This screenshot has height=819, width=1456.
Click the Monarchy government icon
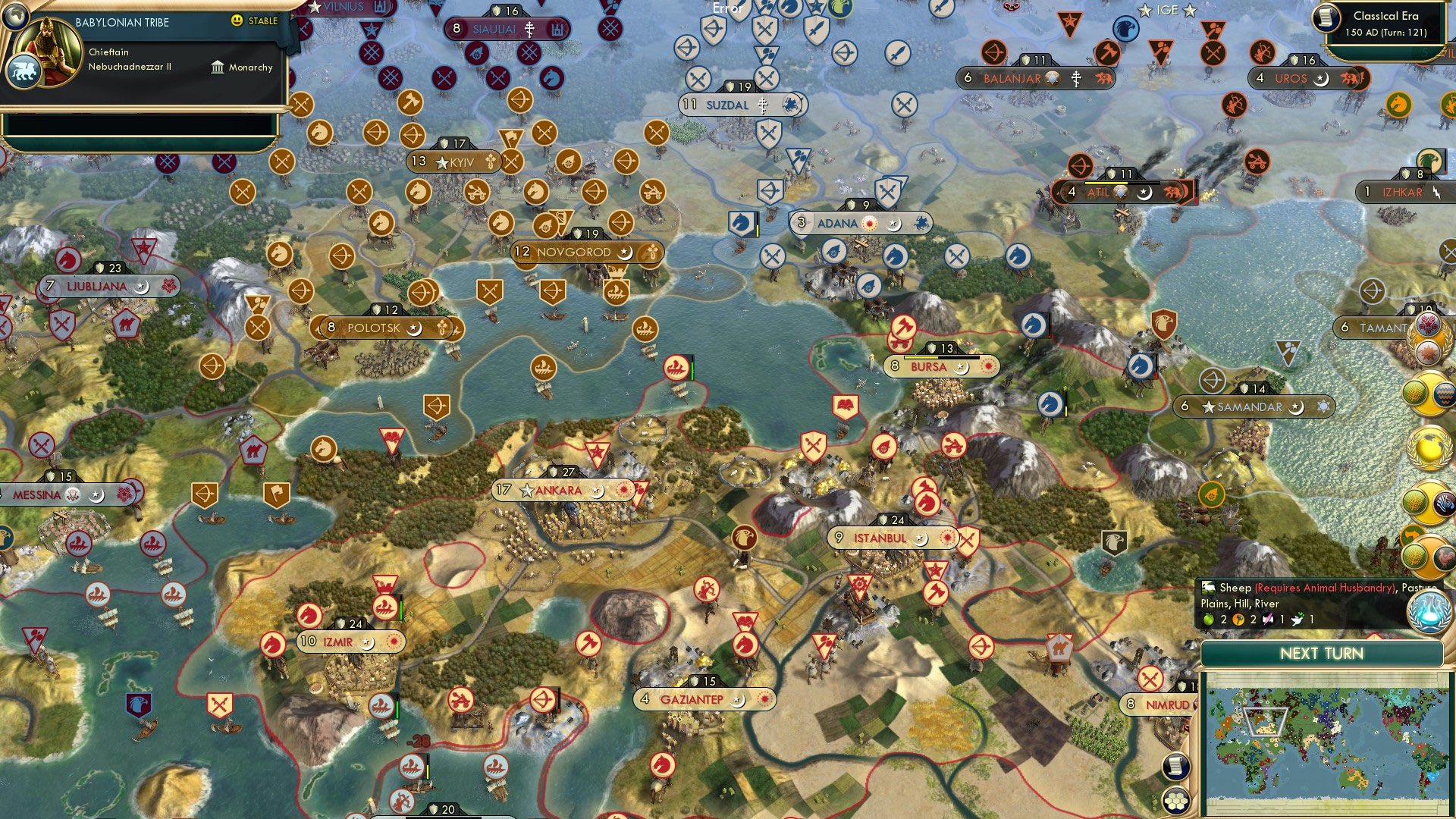[x=218, y=67]
